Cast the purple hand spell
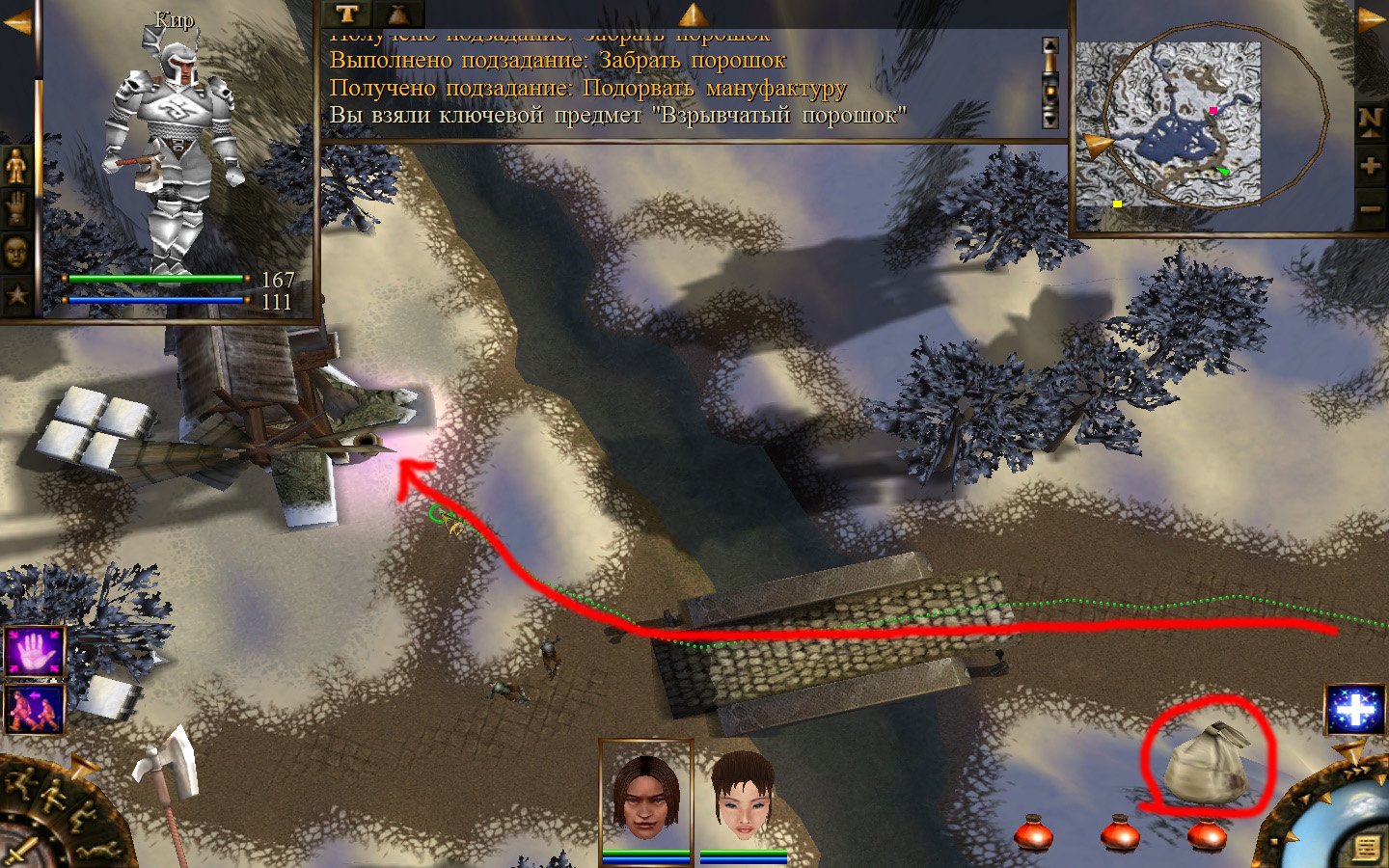The image size is (1389, 868). coord(35,653)
